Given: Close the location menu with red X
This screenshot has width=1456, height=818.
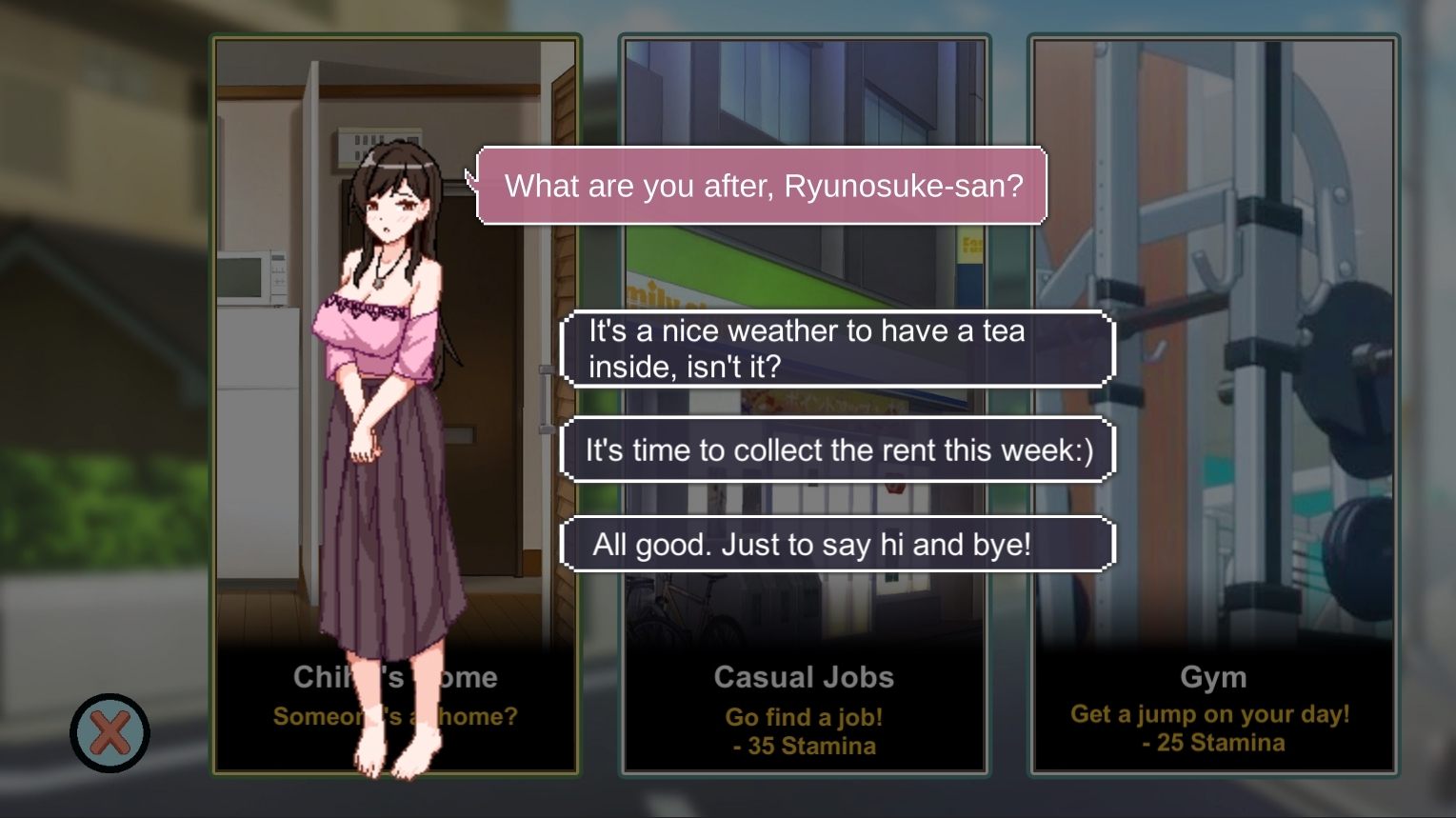Looking at the screenshot, I should tap(110, 733).
